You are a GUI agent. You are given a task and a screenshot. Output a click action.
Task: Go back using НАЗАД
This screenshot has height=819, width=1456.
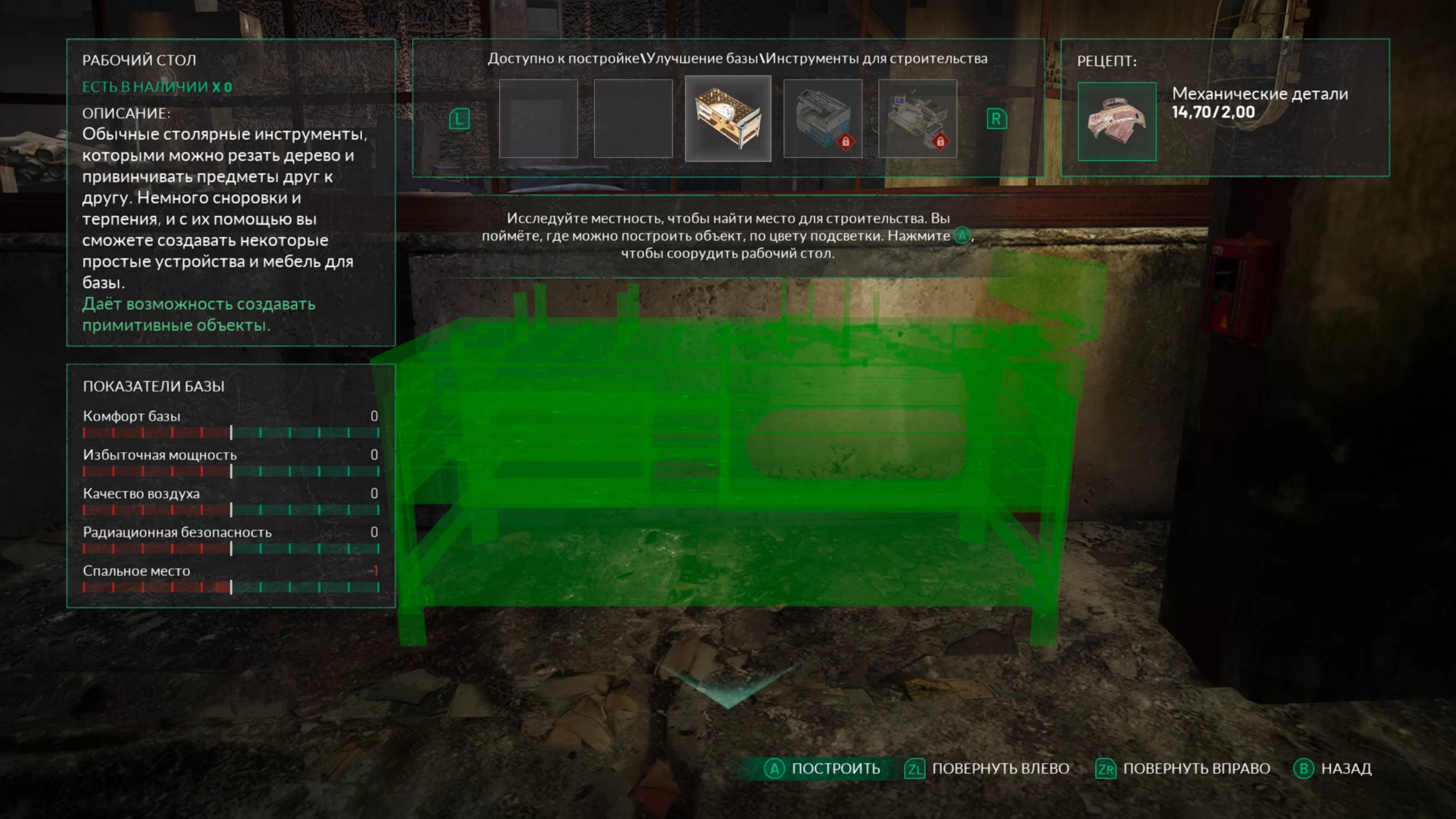pos(1333,769)
